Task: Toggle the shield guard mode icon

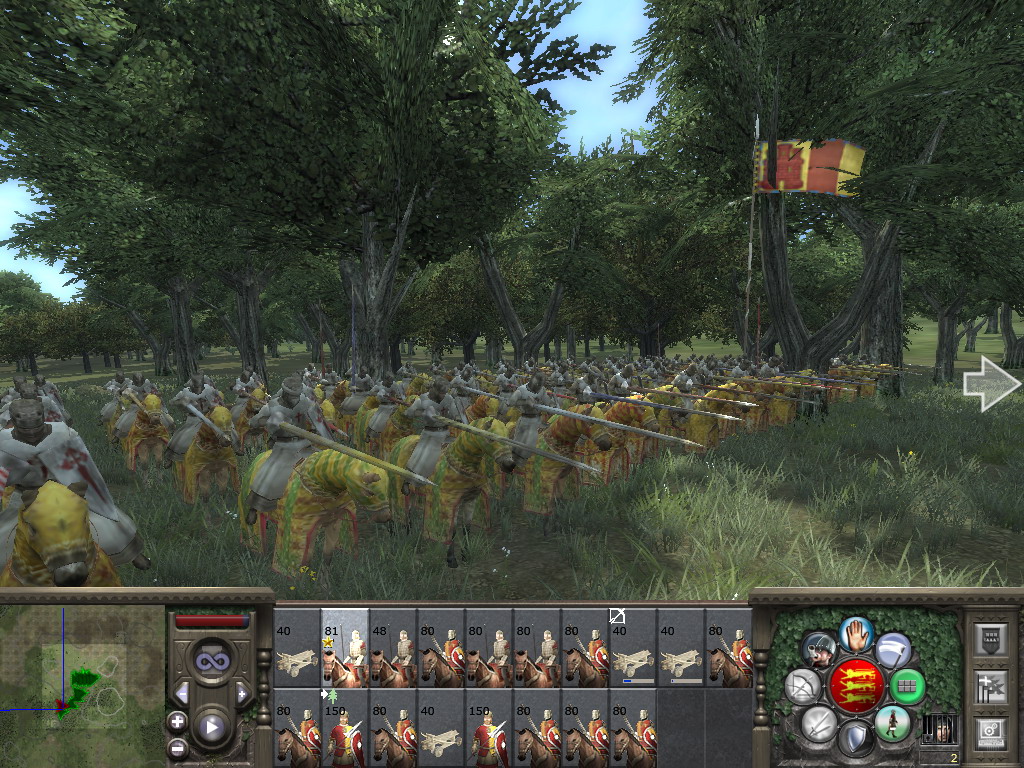Action: click(855, 739)
